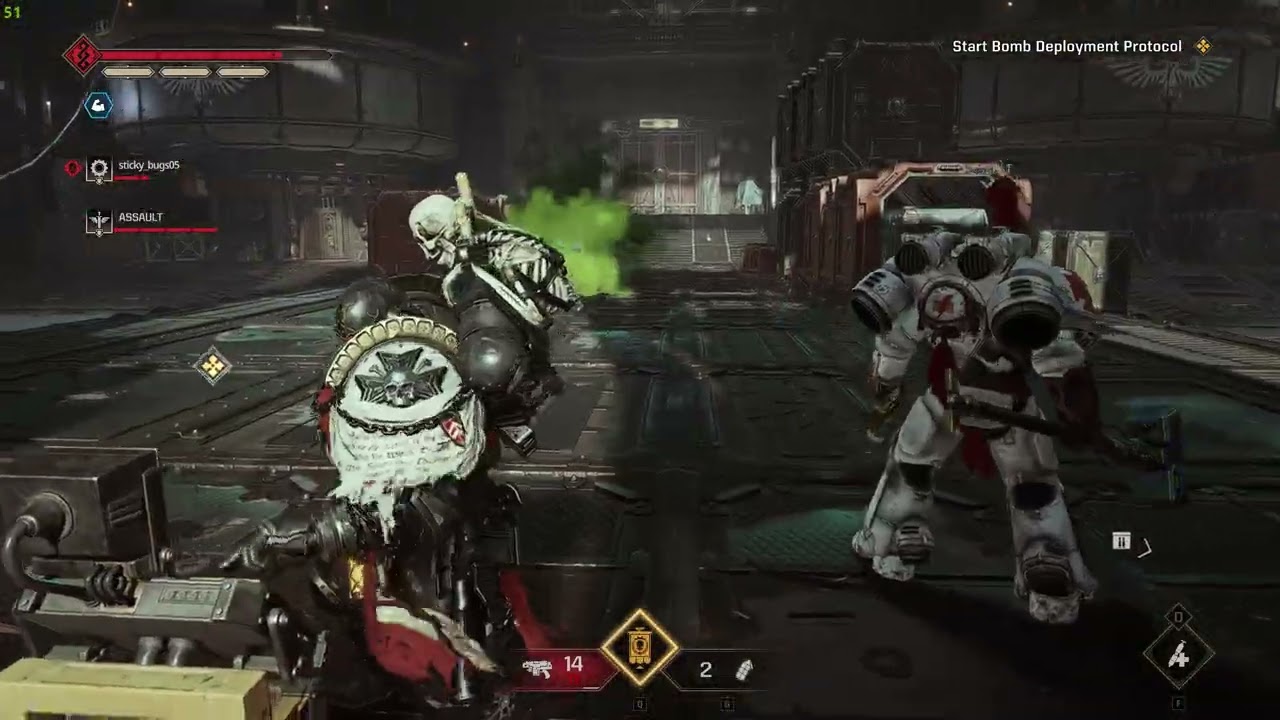The image size is (1280, 720).
Task: Select the Start Bomb Deployment Protocol objective
Action: point(1067,47)
